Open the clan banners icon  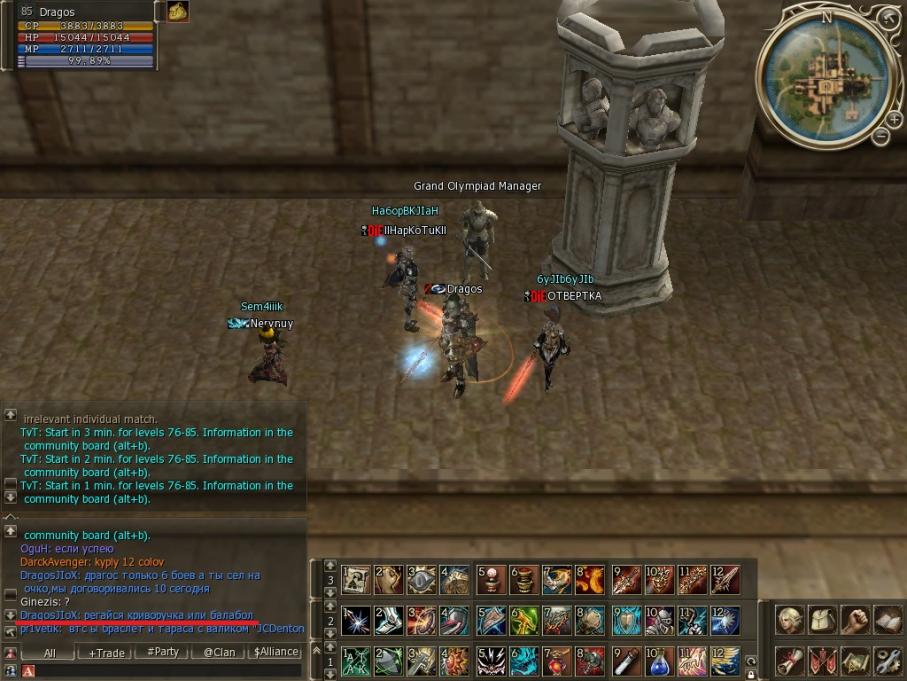point(822,660)
